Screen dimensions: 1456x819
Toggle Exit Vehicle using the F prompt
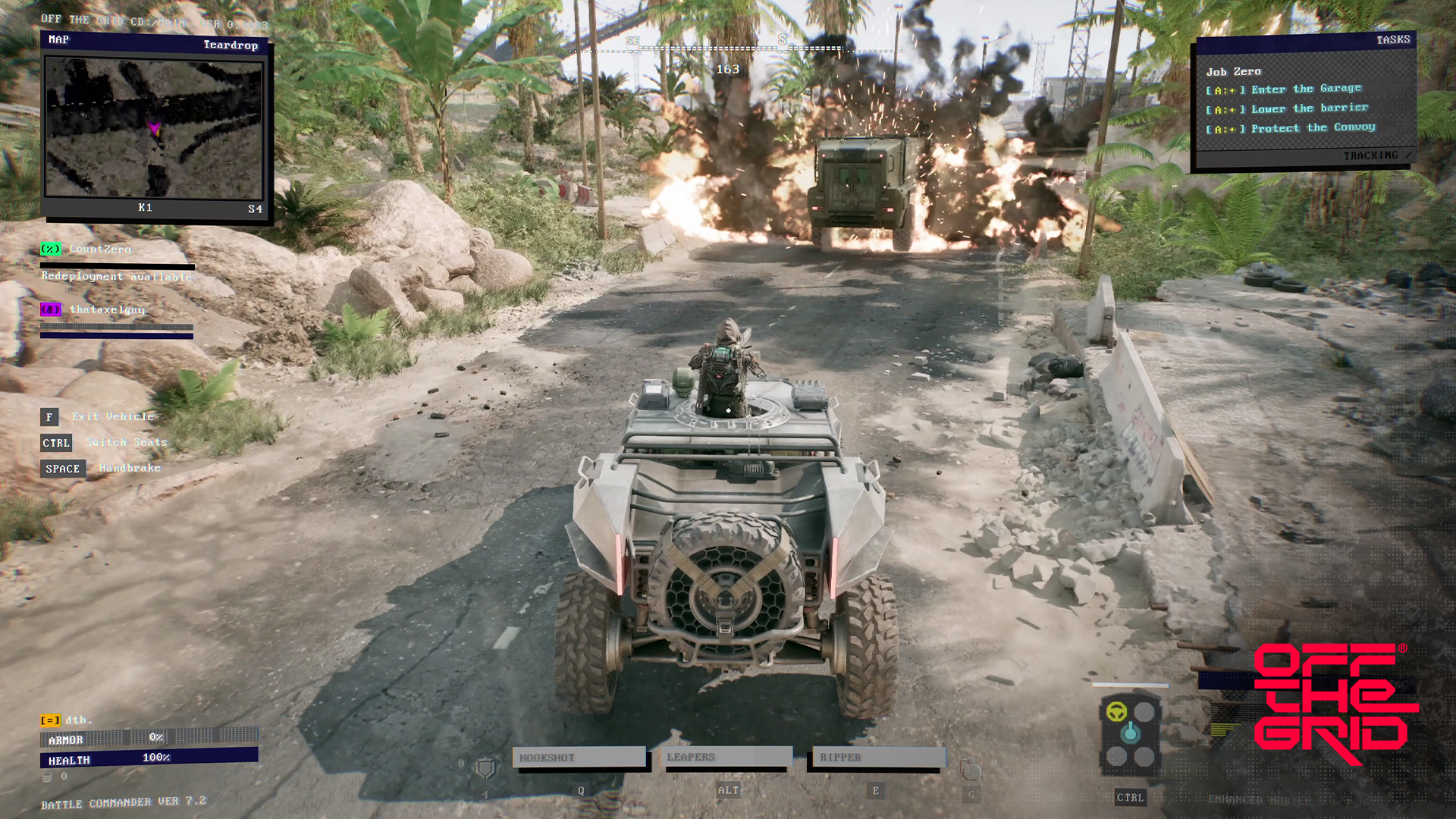[49, 416]
